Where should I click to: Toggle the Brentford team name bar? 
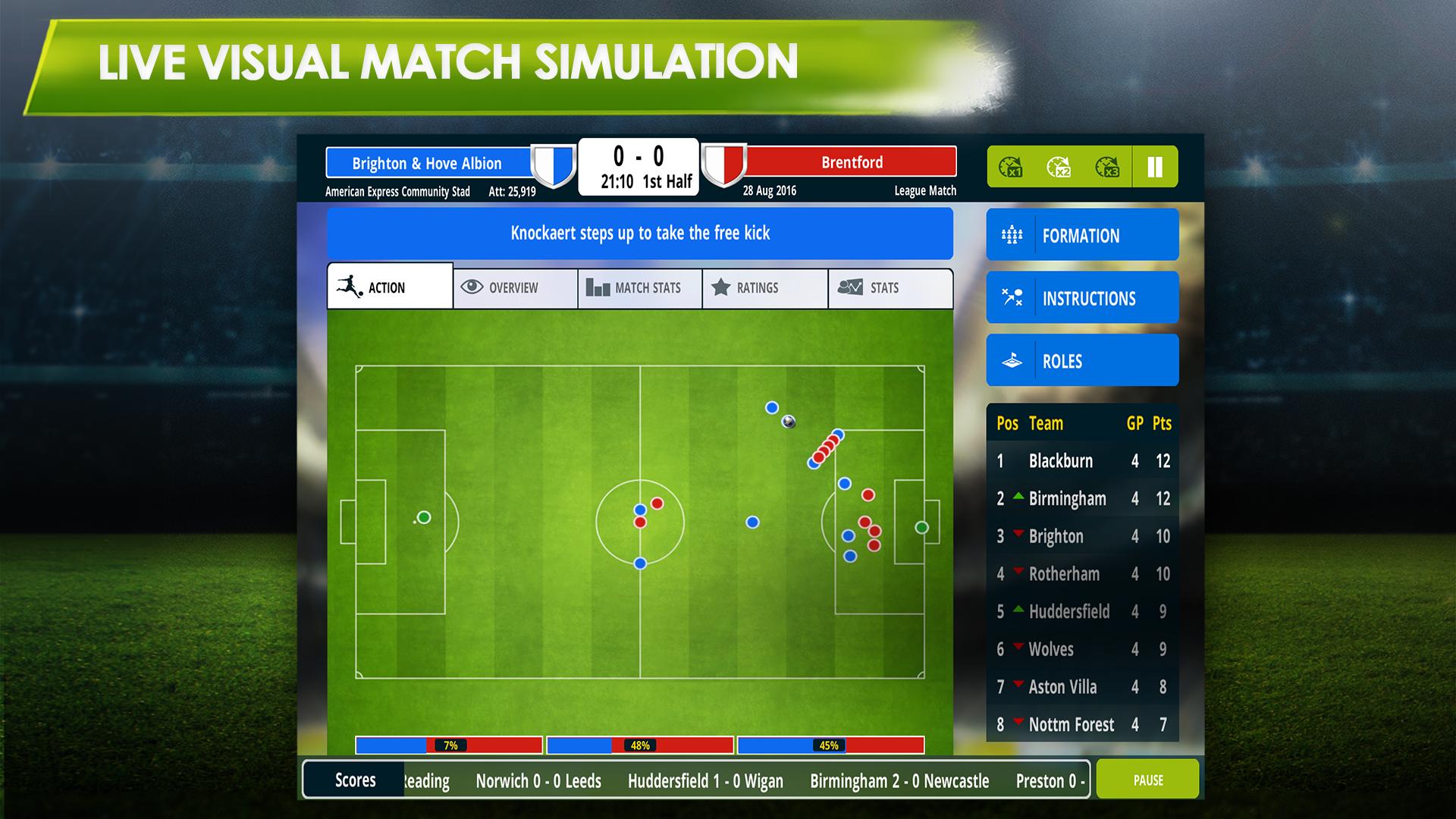(851, 162)
